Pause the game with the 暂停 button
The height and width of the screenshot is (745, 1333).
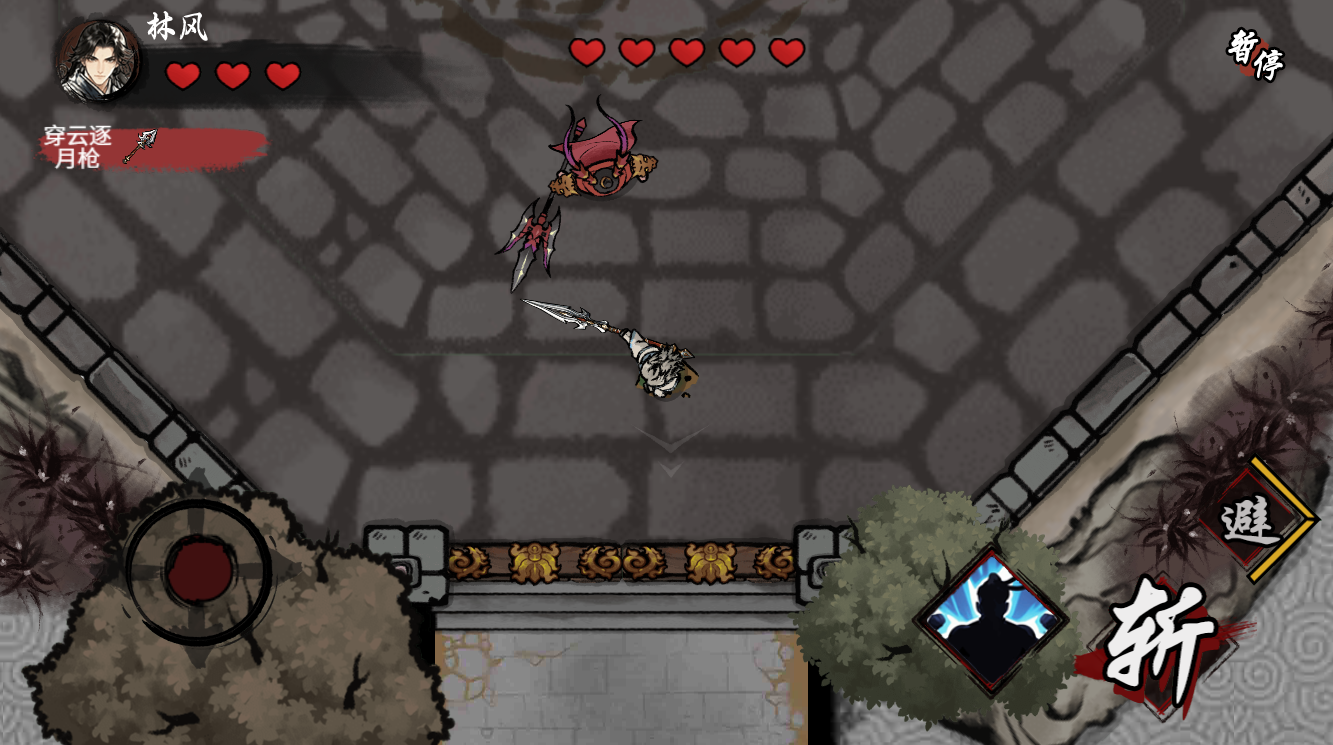1256,55
